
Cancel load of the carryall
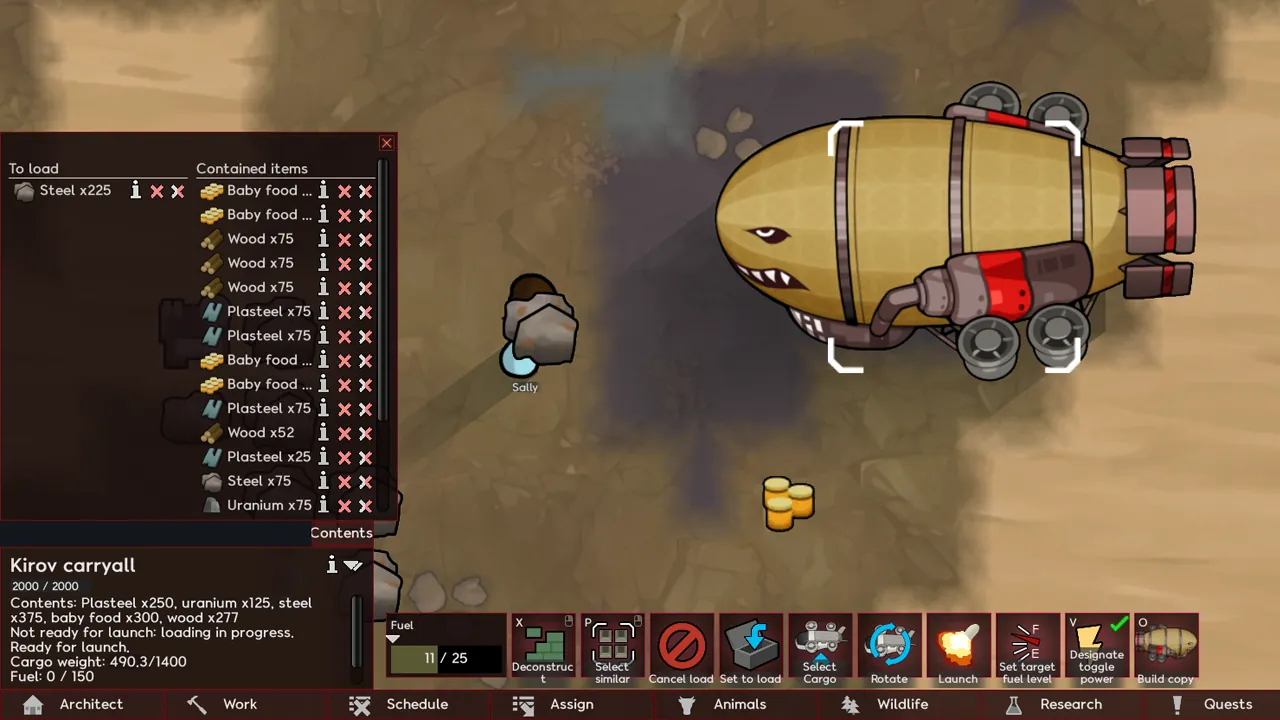click(x=681, y=649)
